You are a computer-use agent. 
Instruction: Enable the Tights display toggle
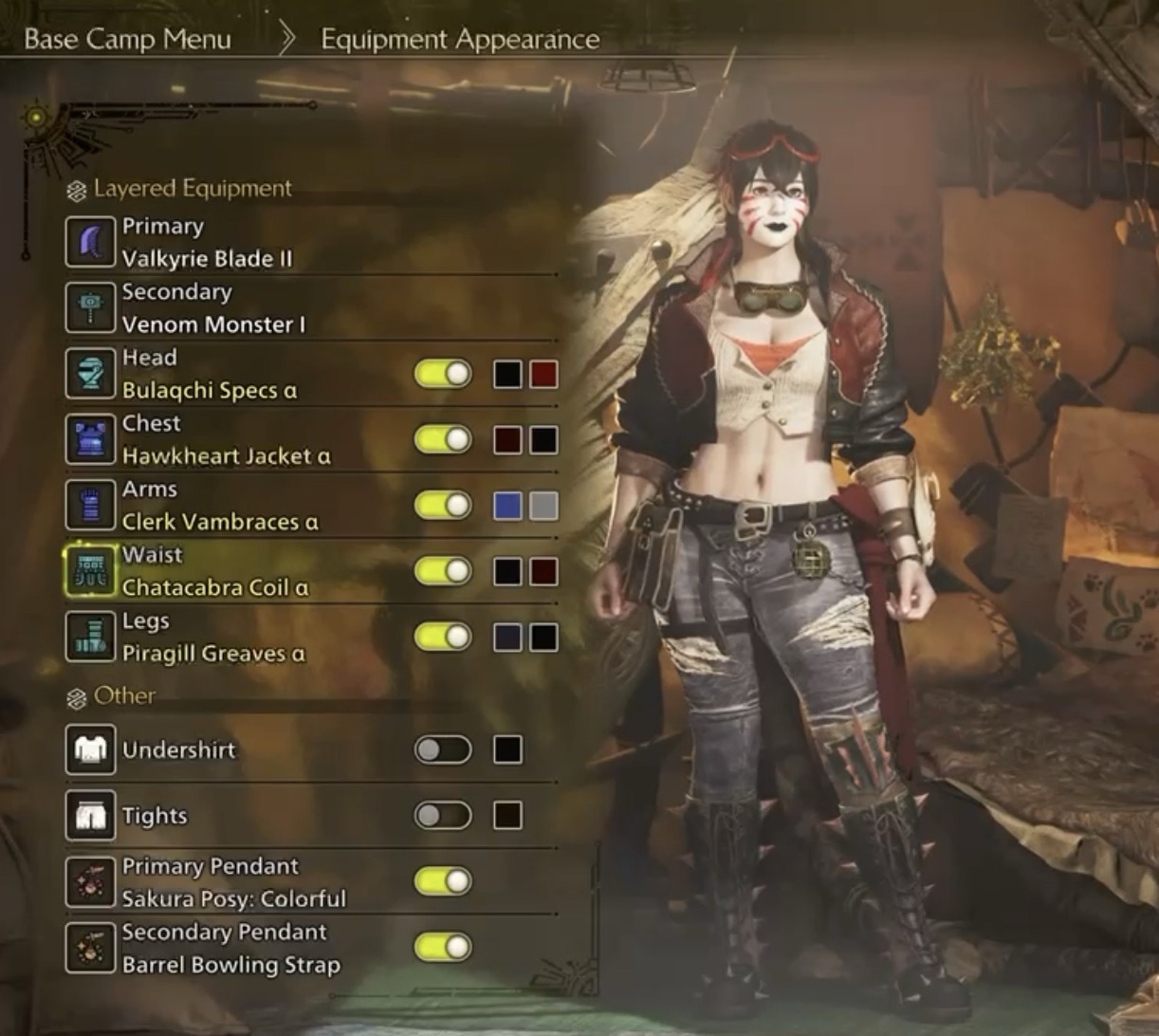(x=443, y=816)
